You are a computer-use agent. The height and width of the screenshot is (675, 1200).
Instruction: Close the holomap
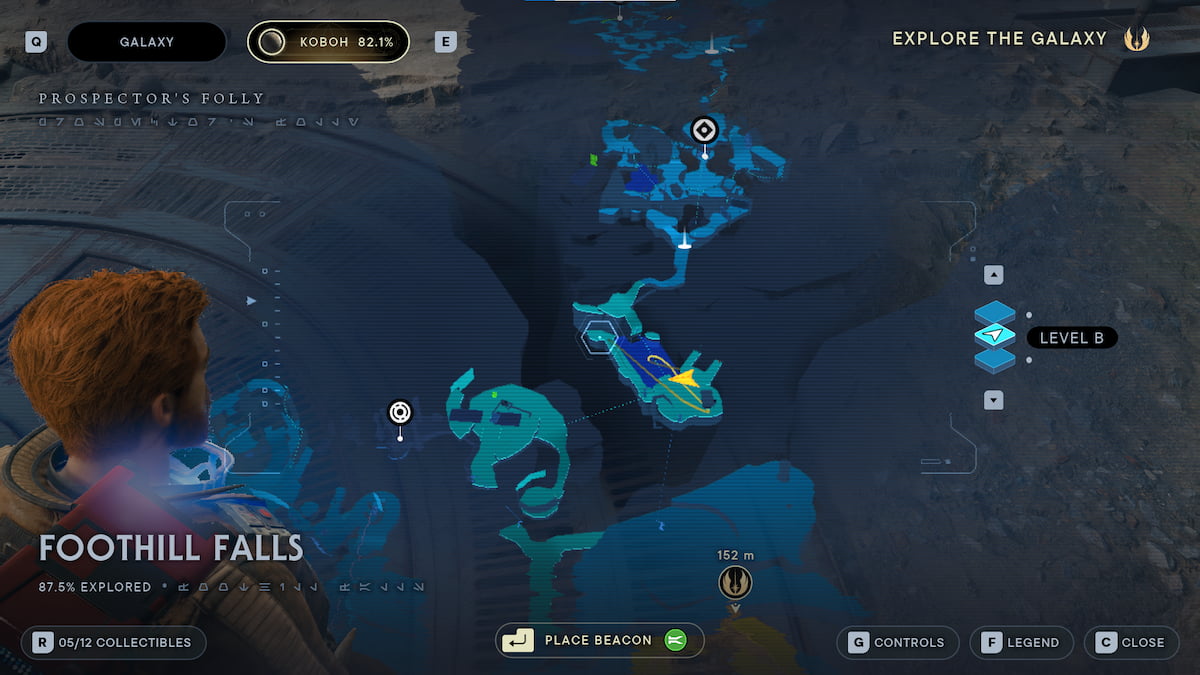pos(1131,642)
